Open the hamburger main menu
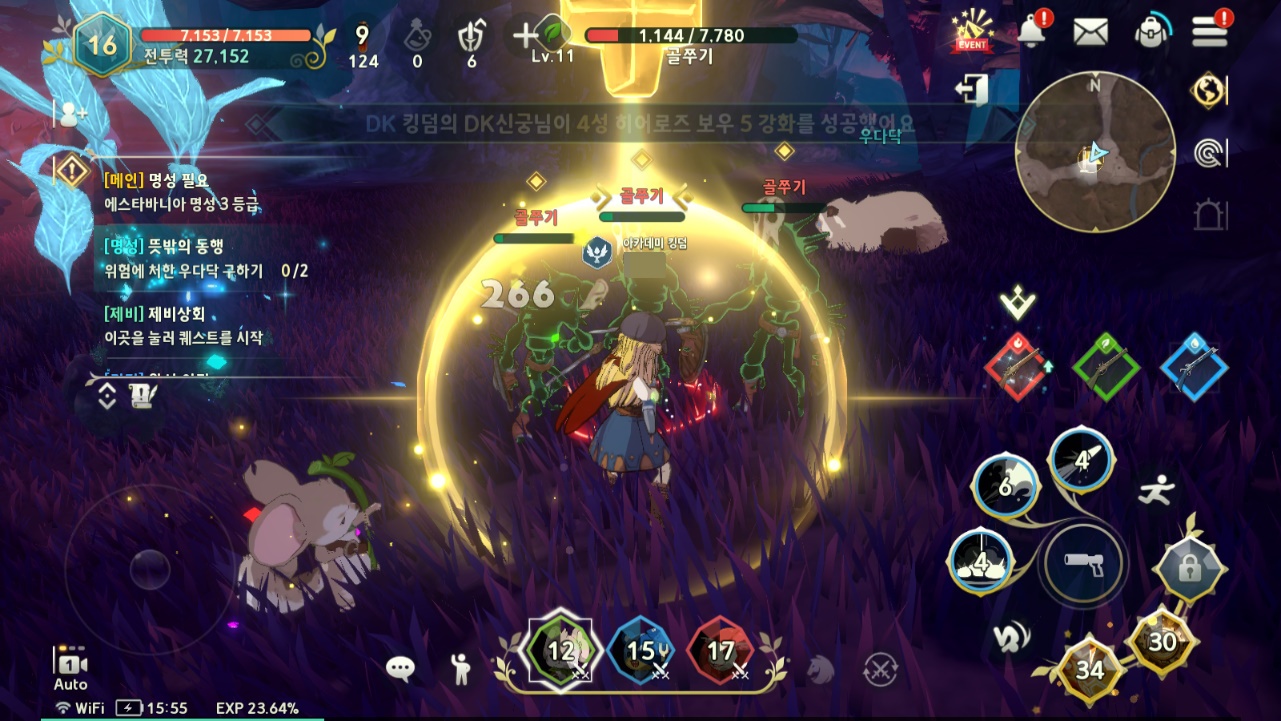 coord(1210,31)
